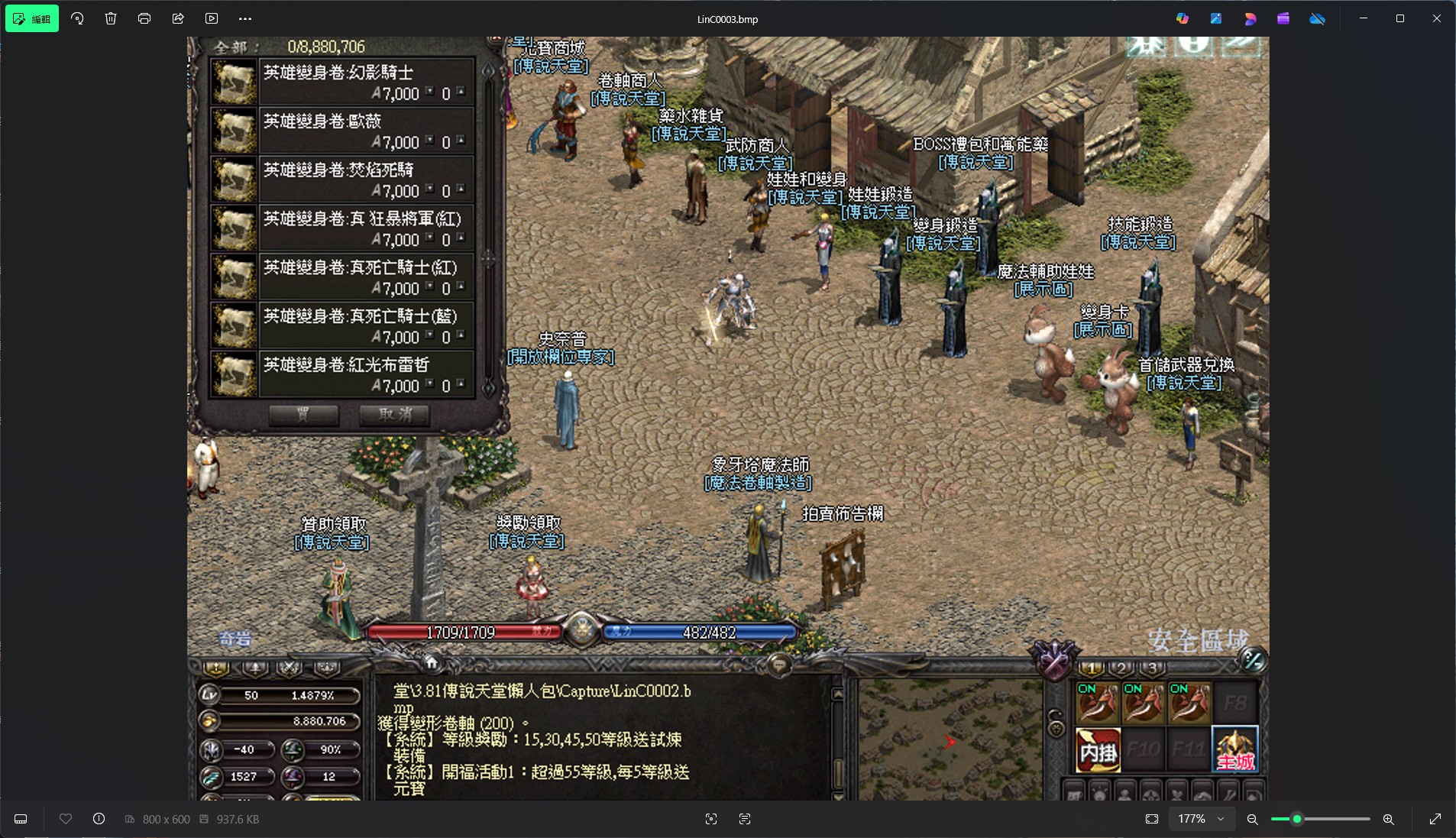Activate the 內掛 hotbar icon
Screen dimensions: 1456x838
click(1098, 751)
